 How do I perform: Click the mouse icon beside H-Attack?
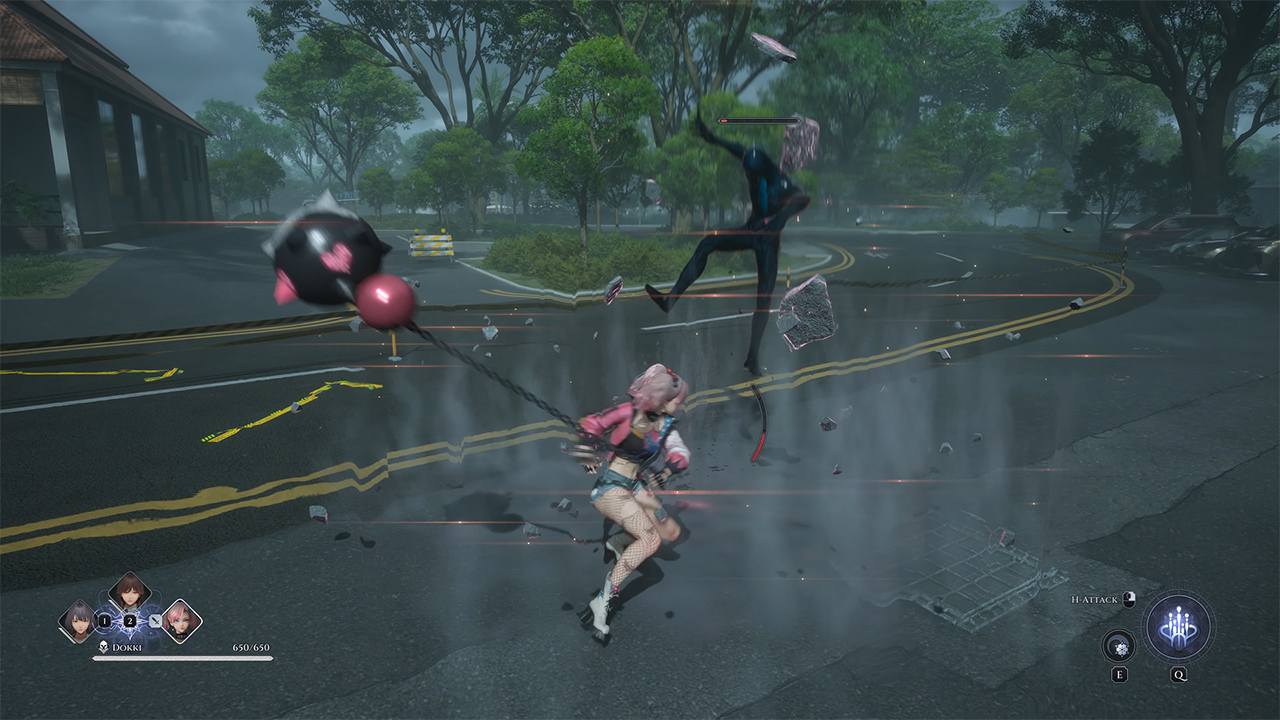pyautogui.click(x=1129, y=599)
